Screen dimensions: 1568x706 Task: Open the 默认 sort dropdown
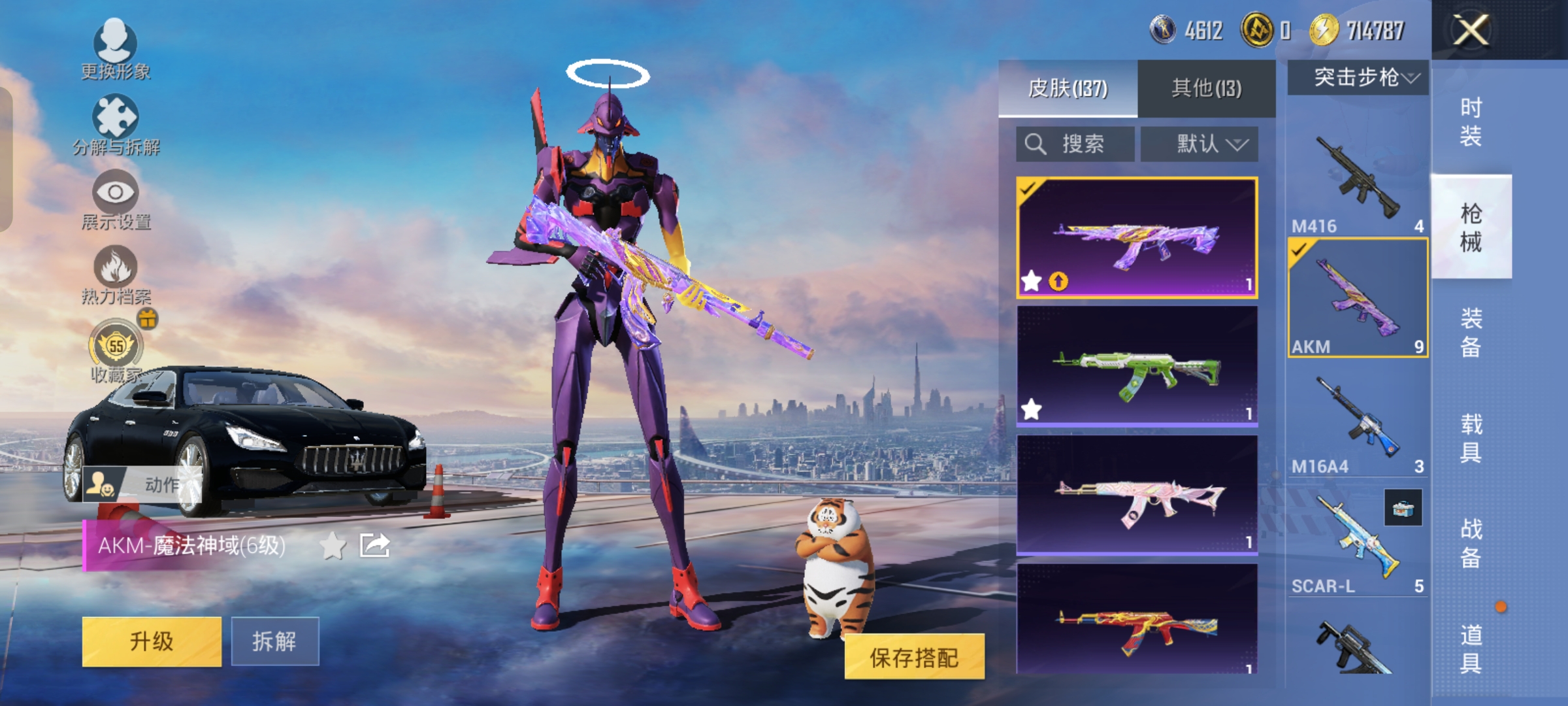click(1200, 144)
